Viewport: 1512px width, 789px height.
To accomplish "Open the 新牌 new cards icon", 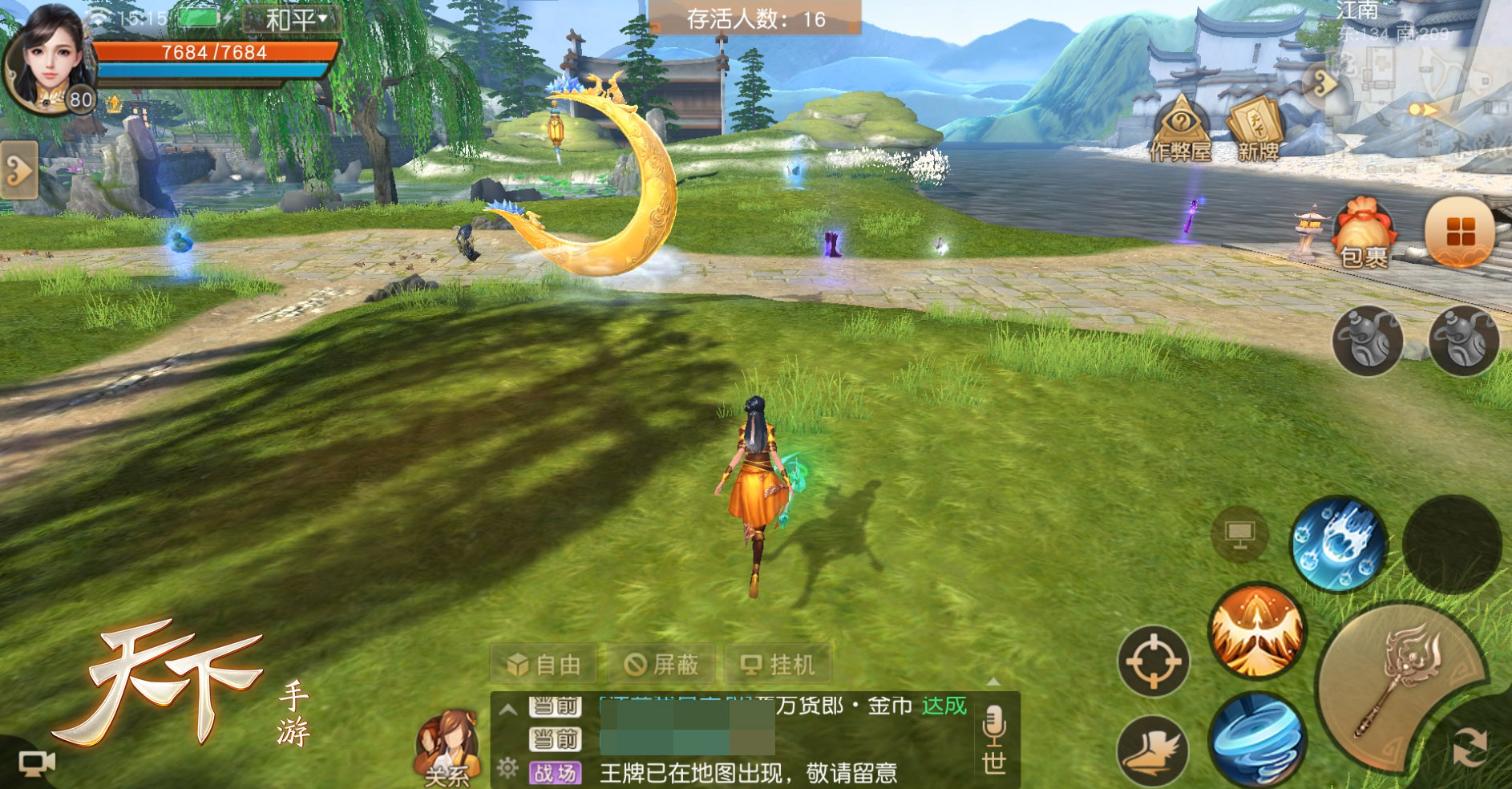I will (1257, 128).
